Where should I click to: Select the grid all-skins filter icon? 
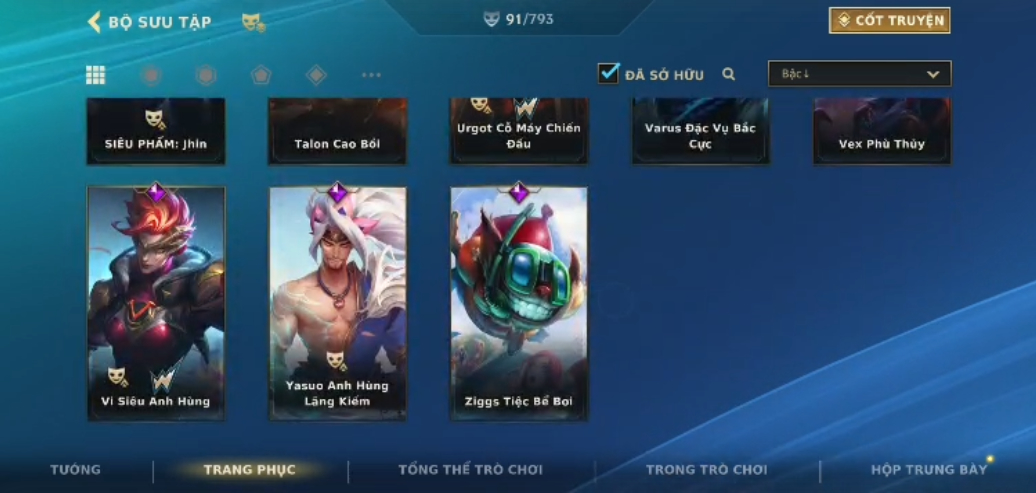pos(96,75)
